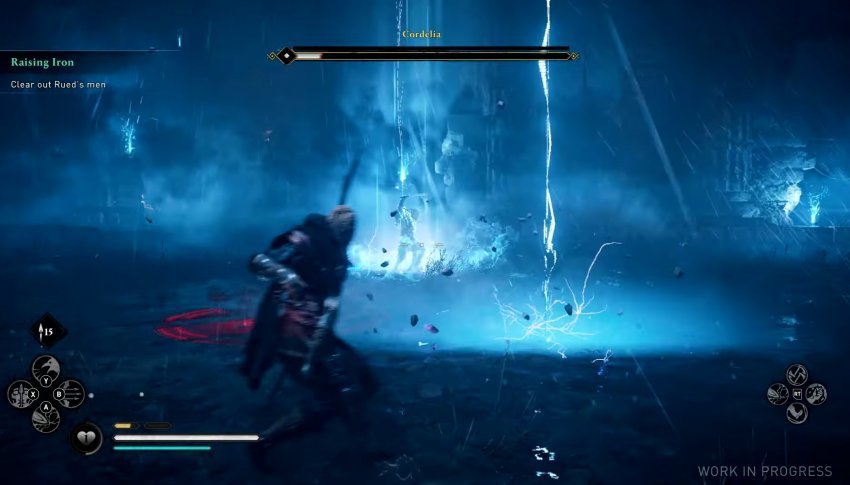Select the raised-fist ability on the right wheel

coord(816,394)
